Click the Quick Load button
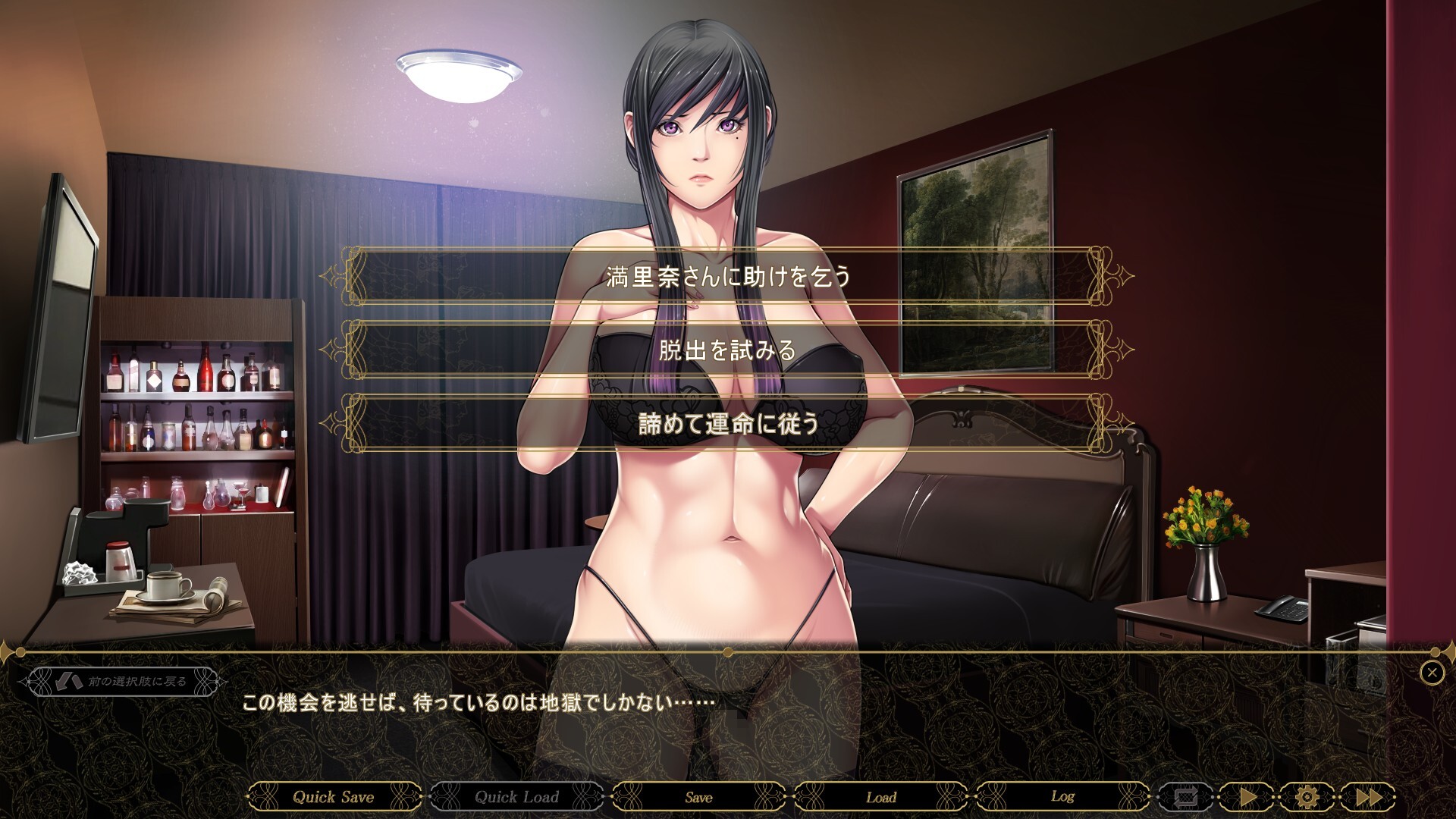1456x819 pixels. coord(516,797)
